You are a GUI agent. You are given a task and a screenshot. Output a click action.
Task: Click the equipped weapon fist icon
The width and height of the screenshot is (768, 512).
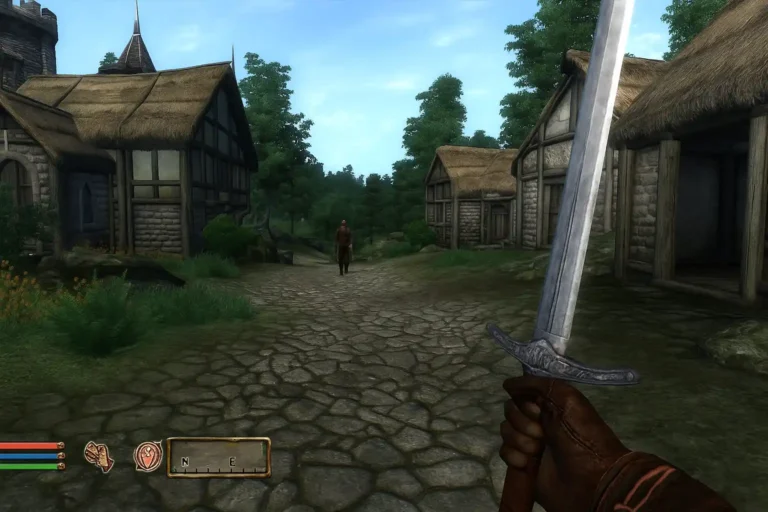pos(98,456)
